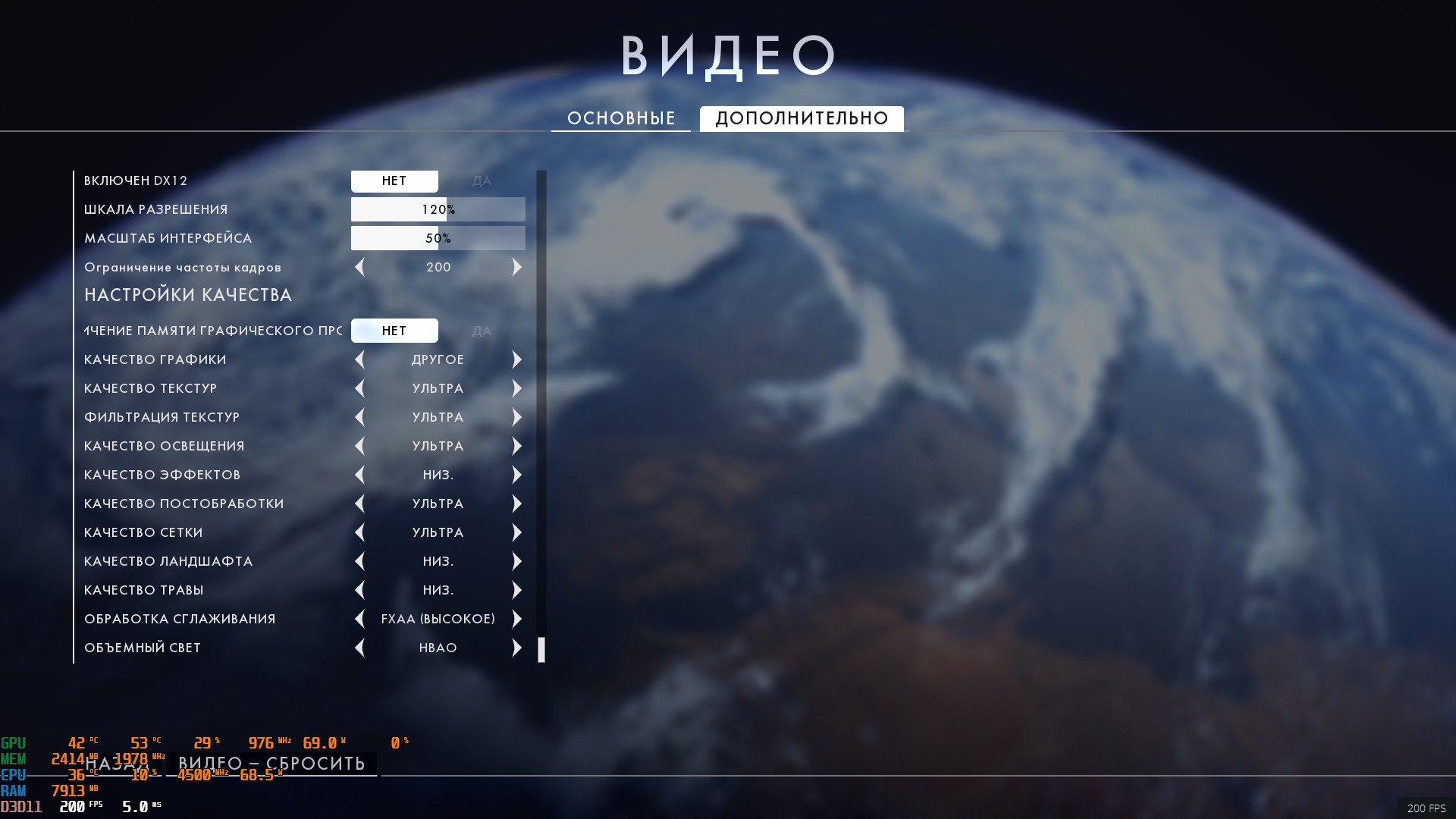The height and width of the screenshot is (819, 1456).
Task: Lower КАЧЕСТВО ПОСТОБРАБОТКИ with left arrow
Action: pos(359,504)
